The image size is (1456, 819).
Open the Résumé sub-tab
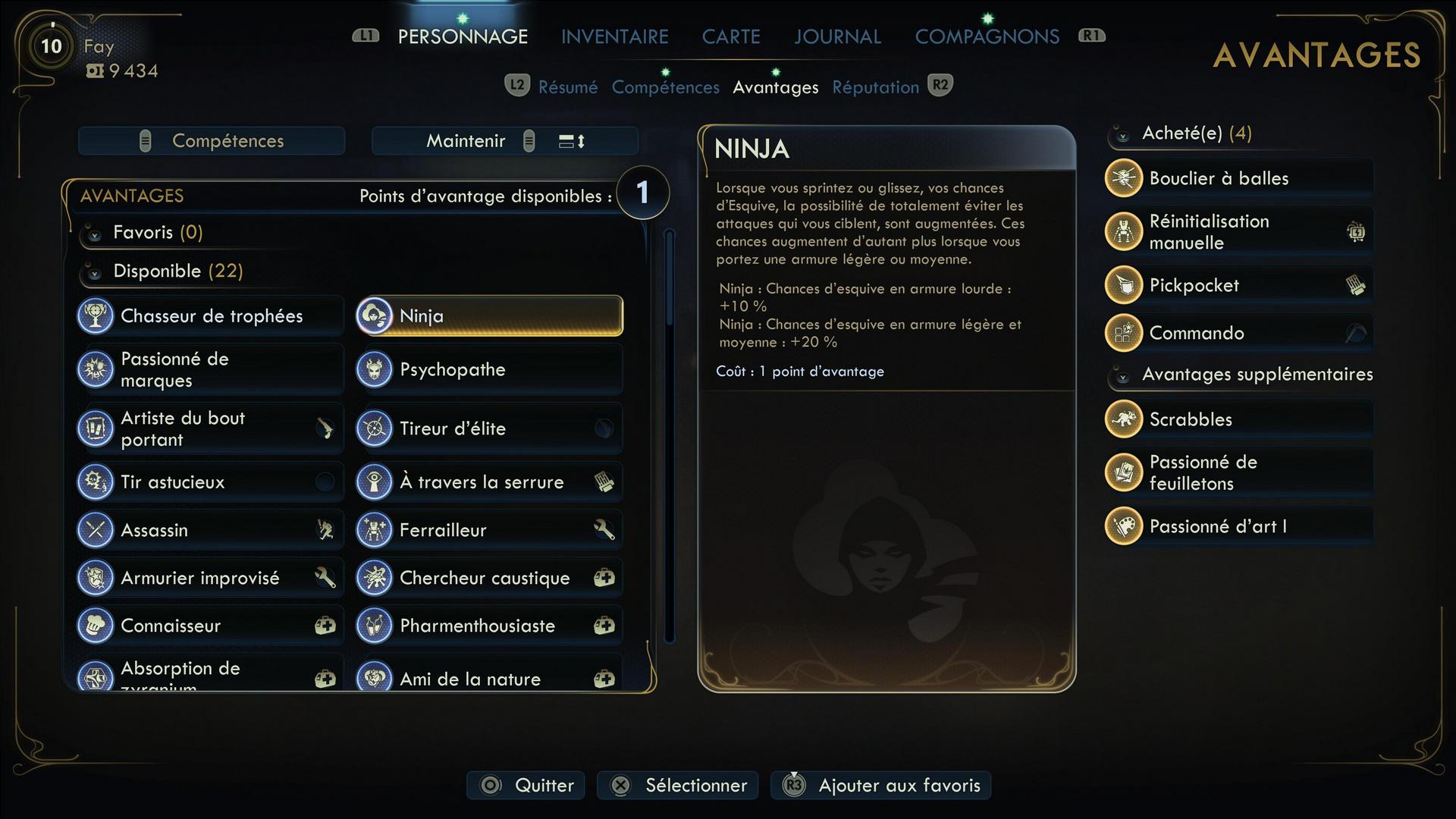point(567,87)
